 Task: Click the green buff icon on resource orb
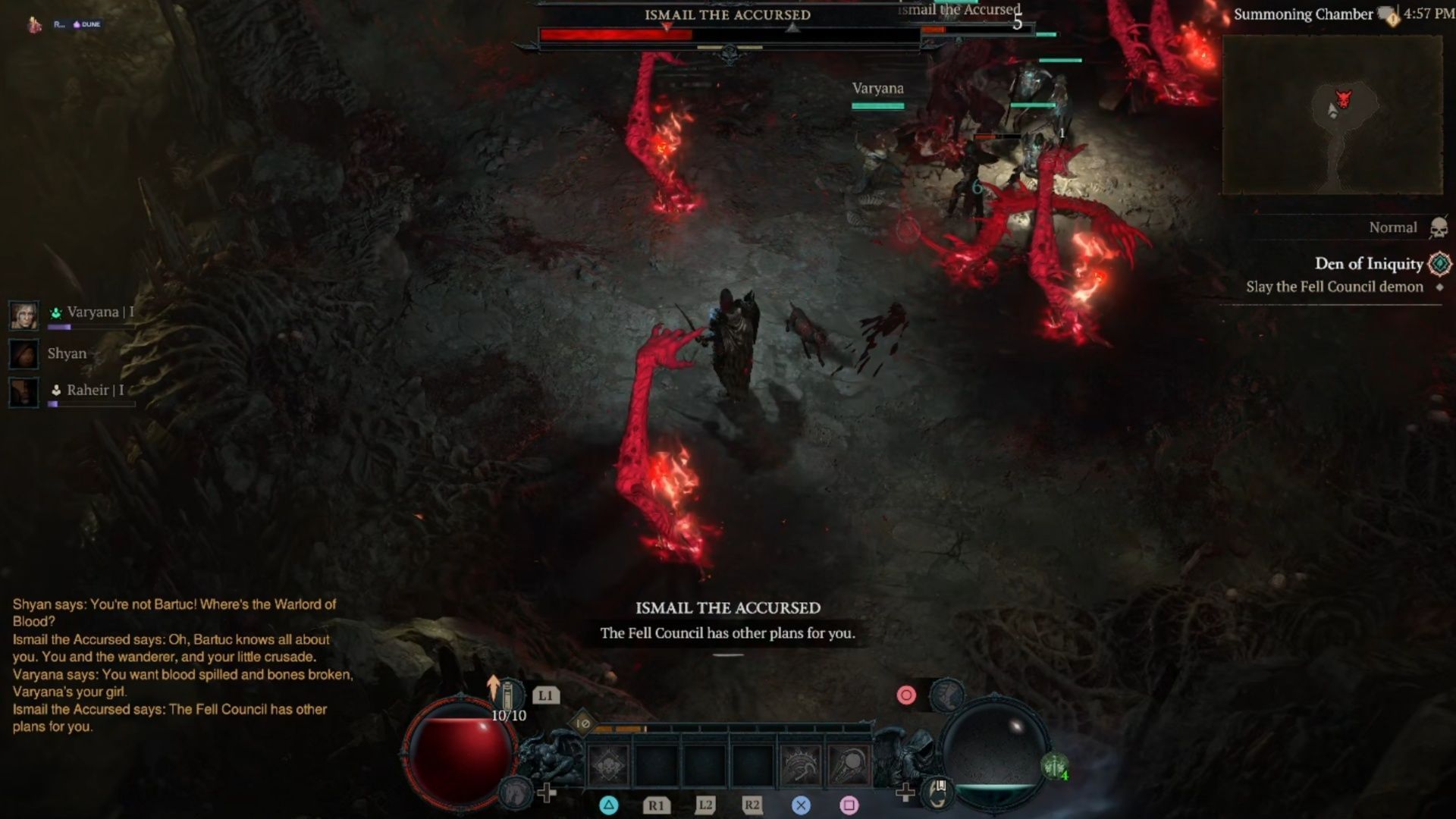[1054, 767]
